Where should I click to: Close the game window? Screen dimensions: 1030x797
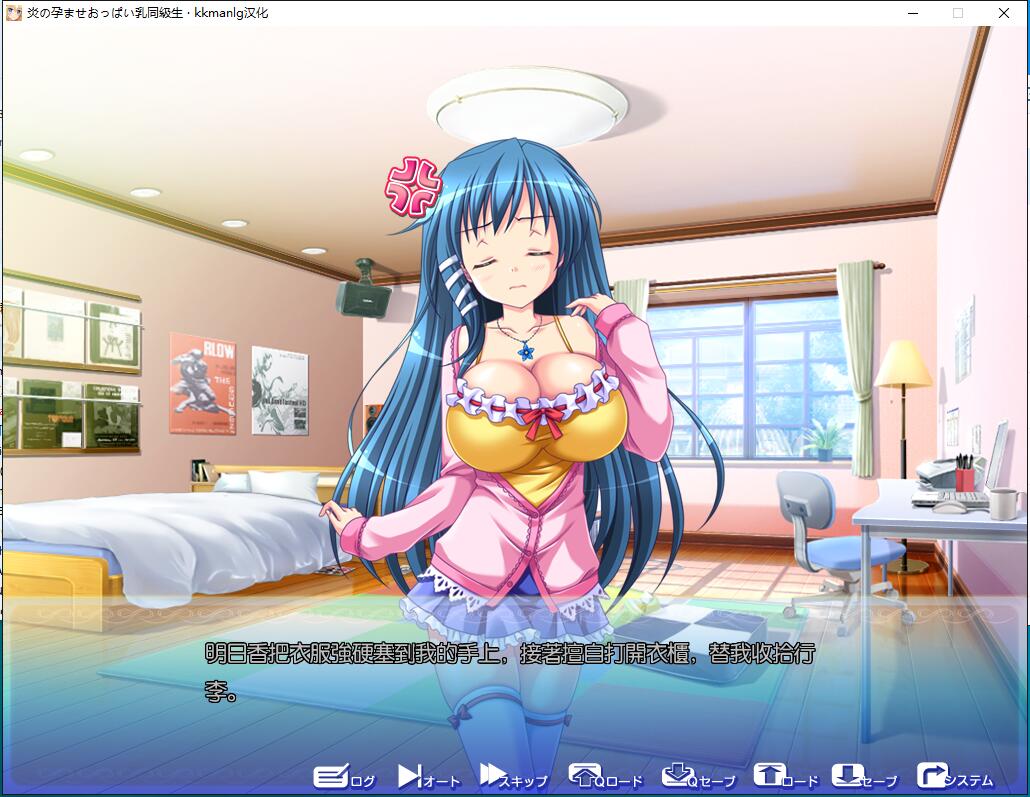[x=1004, y=13]
